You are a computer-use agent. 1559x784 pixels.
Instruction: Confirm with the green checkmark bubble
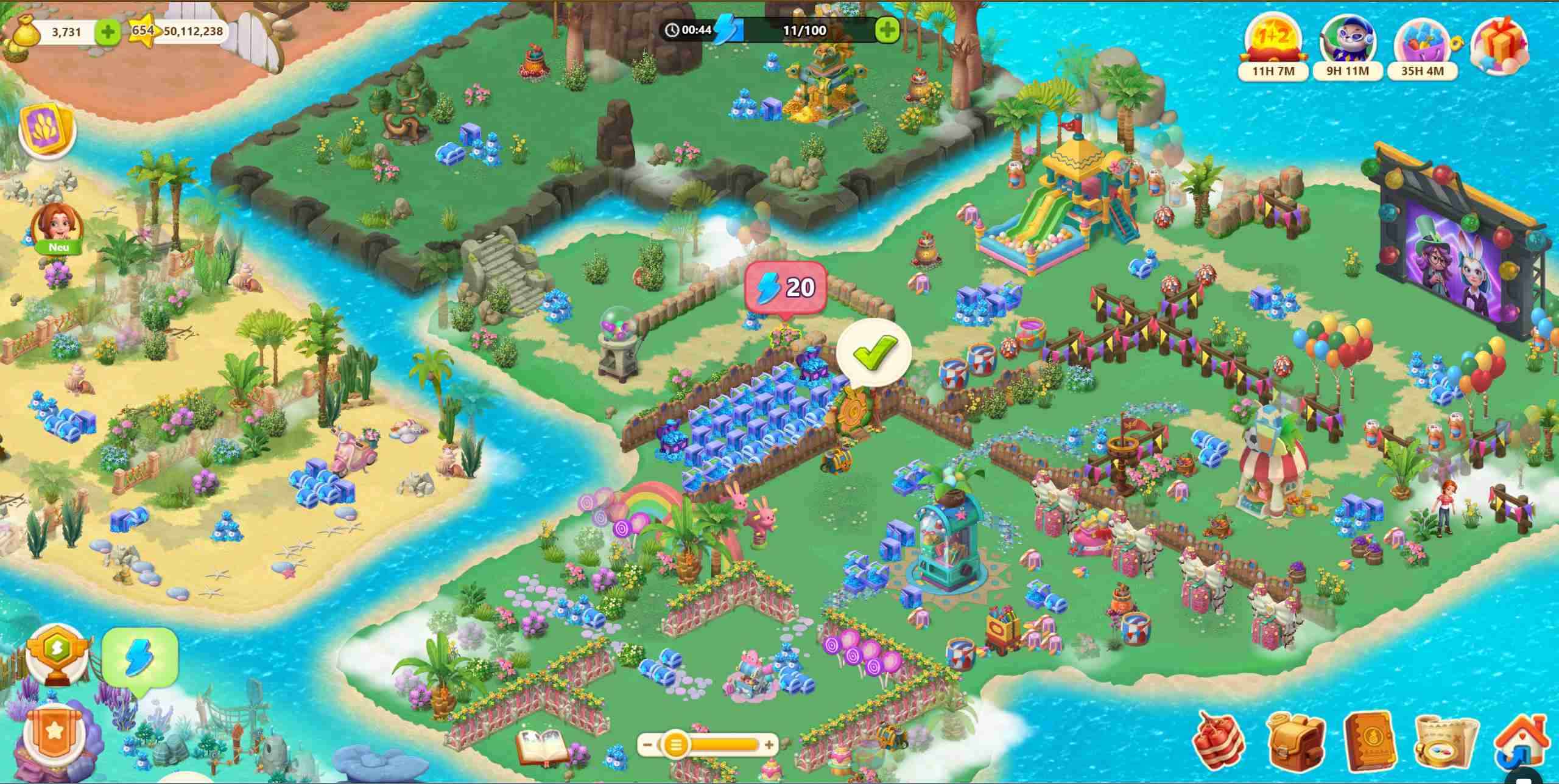[874, 353]
